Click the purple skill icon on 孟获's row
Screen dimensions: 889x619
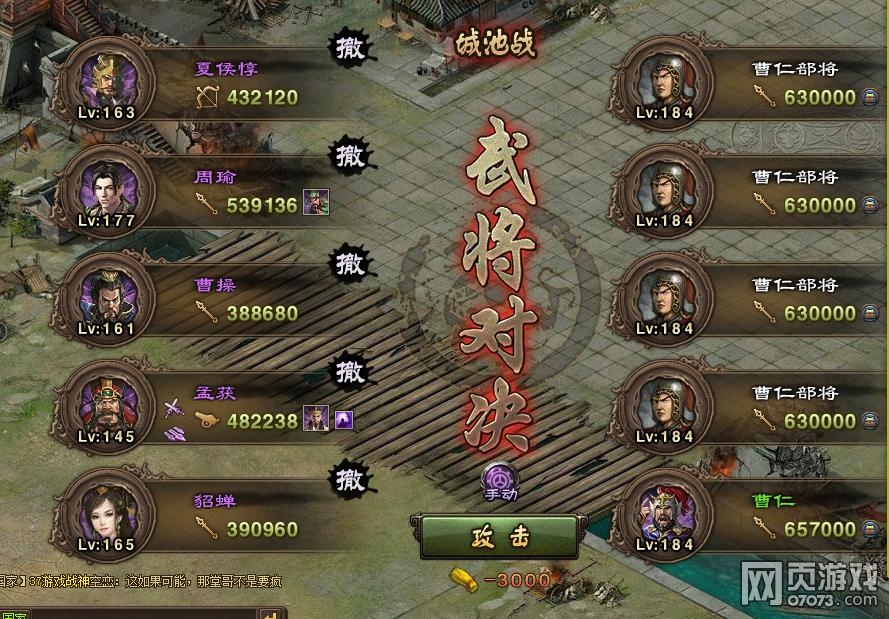coord(343,420)
